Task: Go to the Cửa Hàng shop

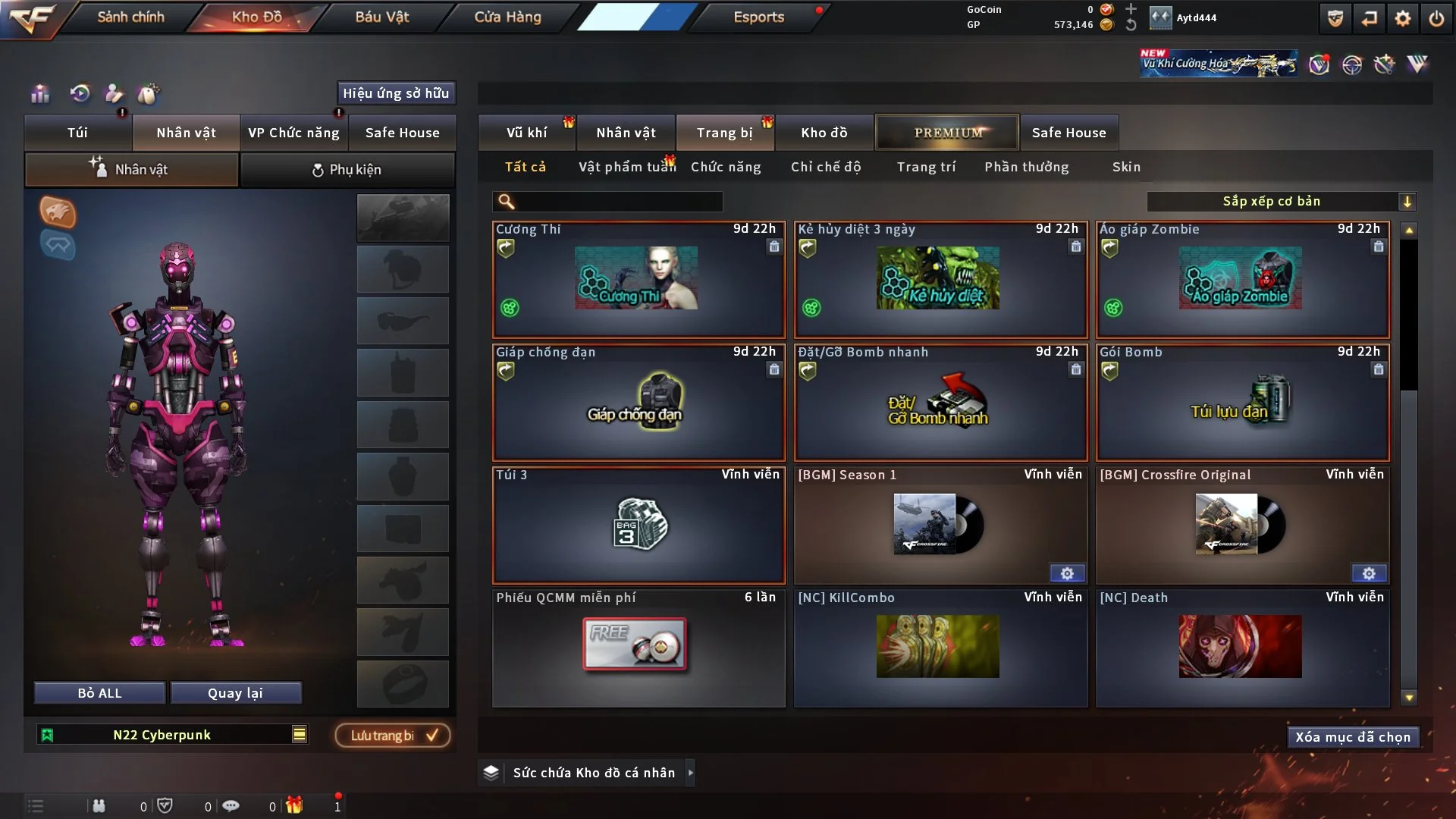Action: click(507, 17)
